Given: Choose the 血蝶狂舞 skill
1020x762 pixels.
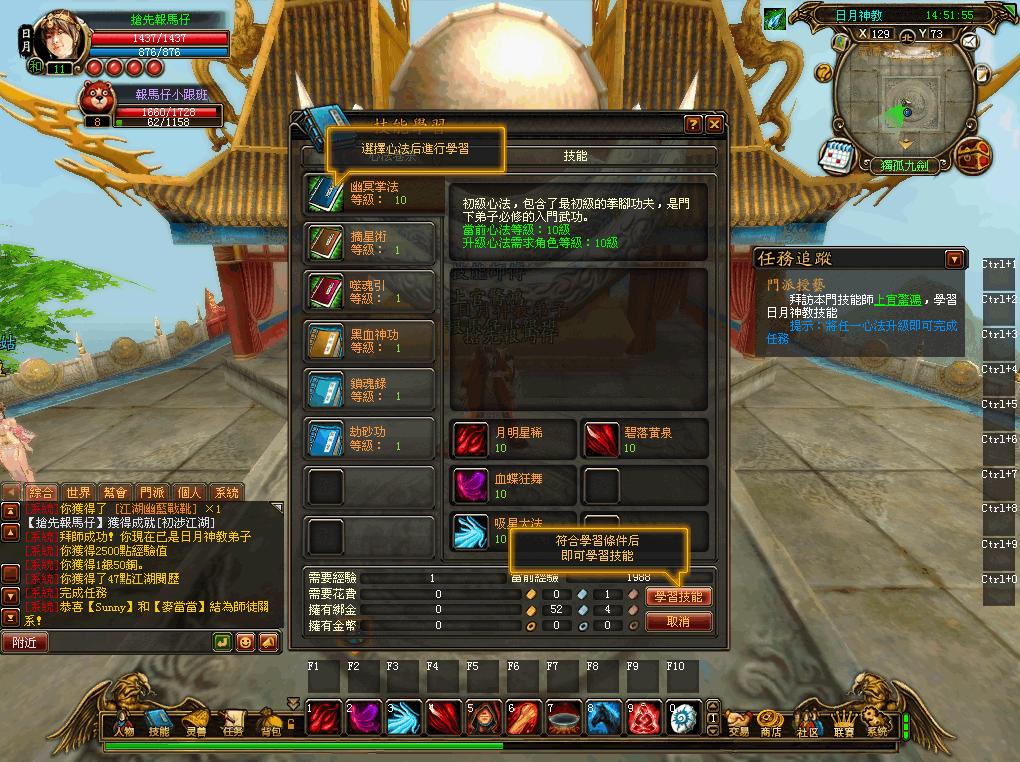Looking at the screenshot, I should pyautogui.click(x=514, y=485).
